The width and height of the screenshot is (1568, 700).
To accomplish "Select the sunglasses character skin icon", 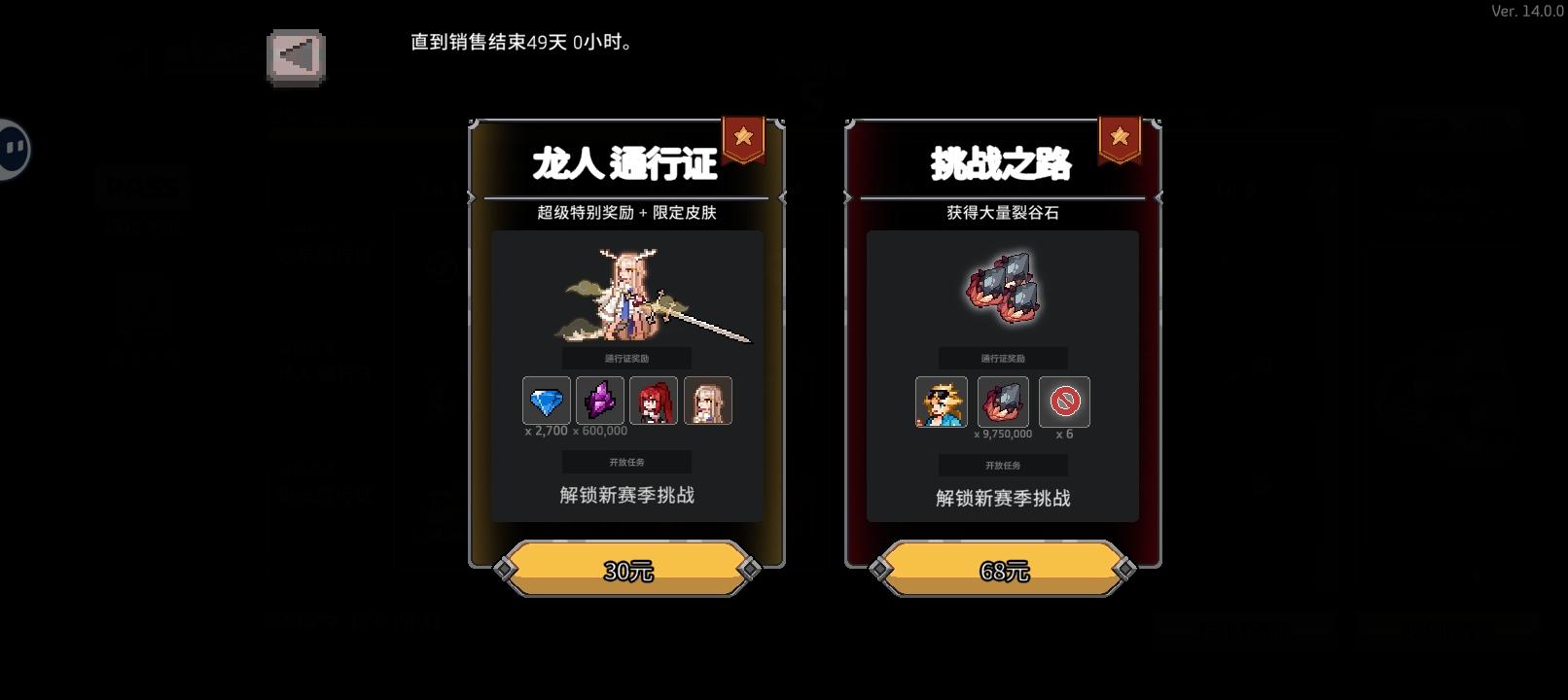I will tap(940, 402).
